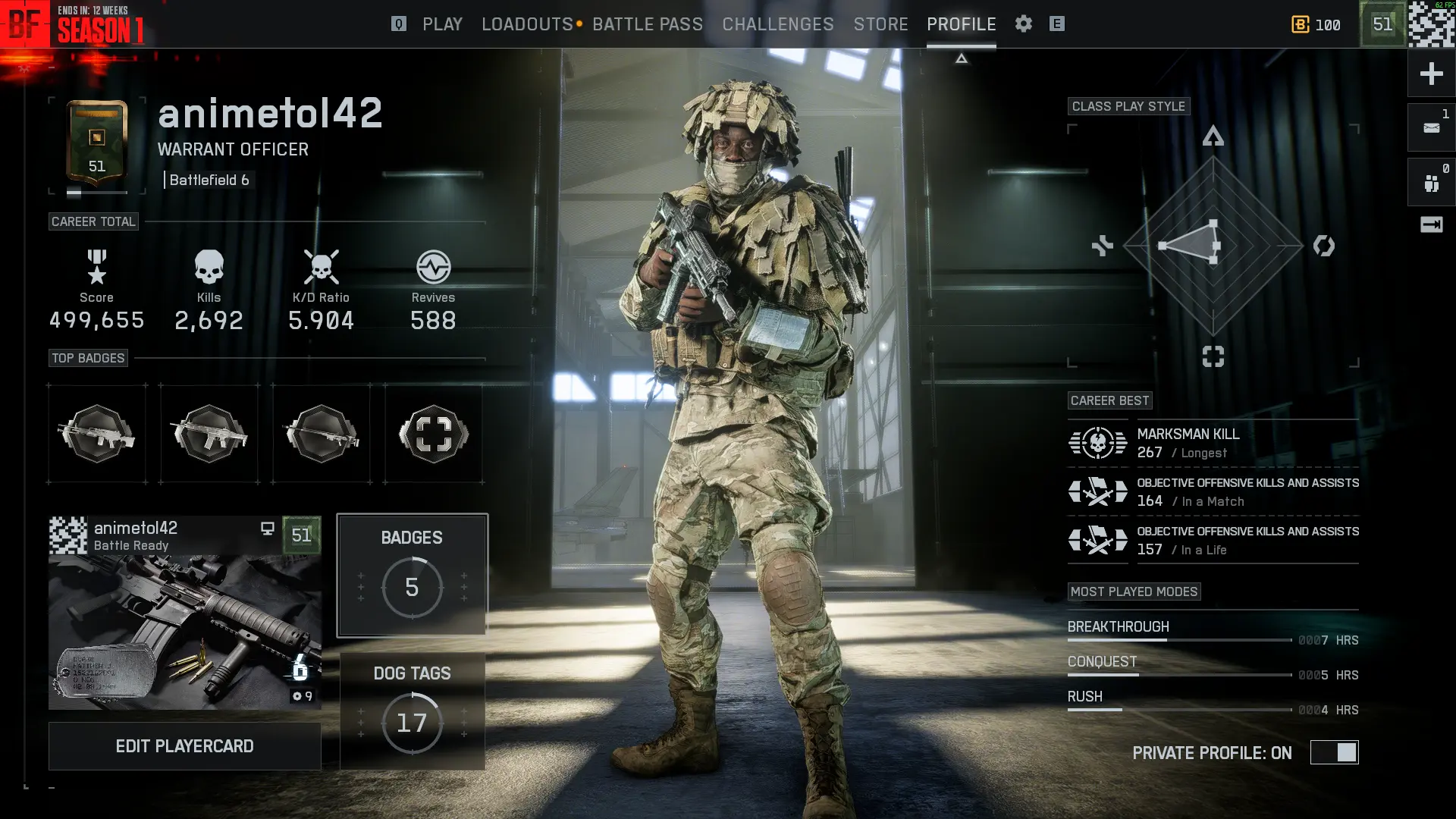The width and height of the screenshot is (1456, 819).
Task: Open the settings gear icon
Action: (1024, 24)
